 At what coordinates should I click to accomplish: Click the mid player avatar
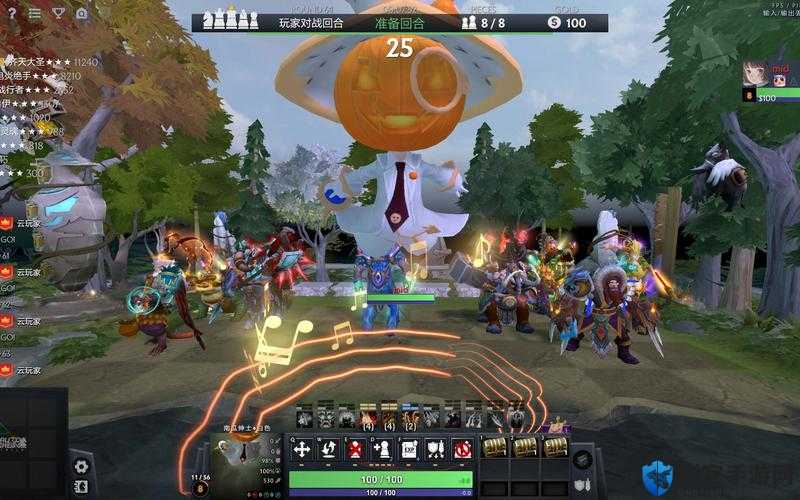(x=755, y=74)
